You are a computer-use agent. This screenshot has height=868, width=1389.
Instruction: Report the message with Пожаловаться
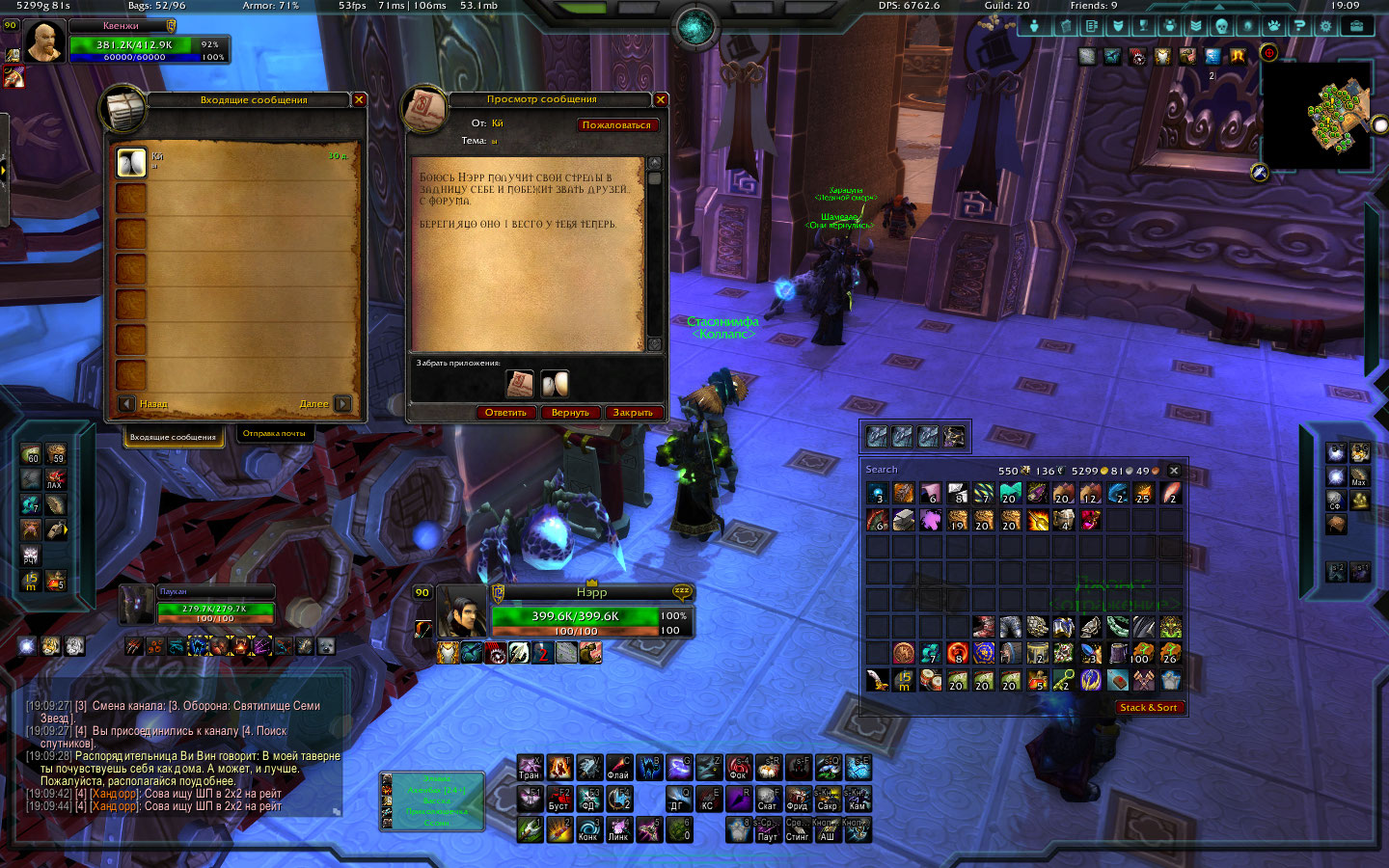[x=616, y=124]
